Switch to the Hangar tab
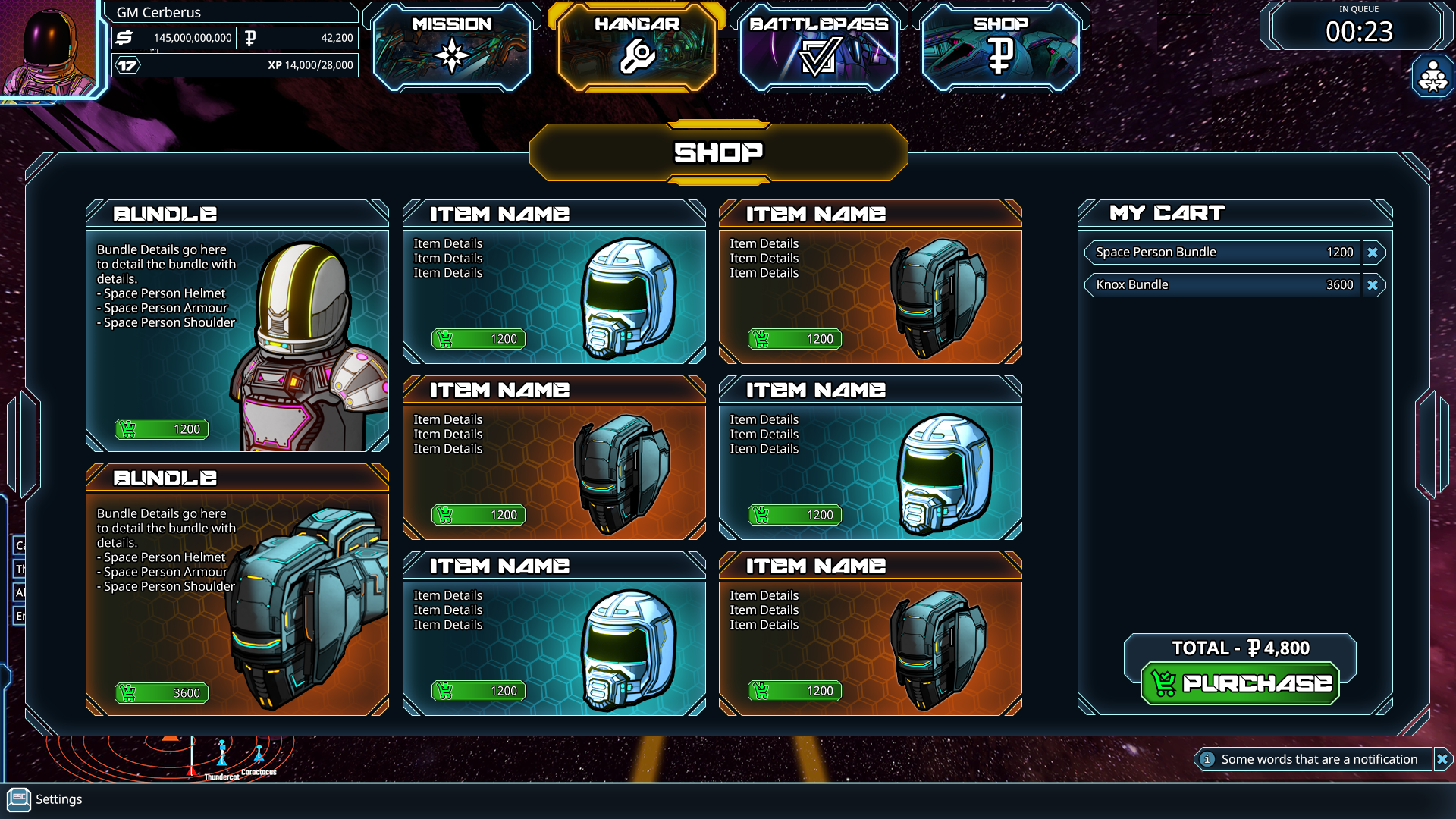The height and width of the screenshot is (819, 1456). click(636, 47)
